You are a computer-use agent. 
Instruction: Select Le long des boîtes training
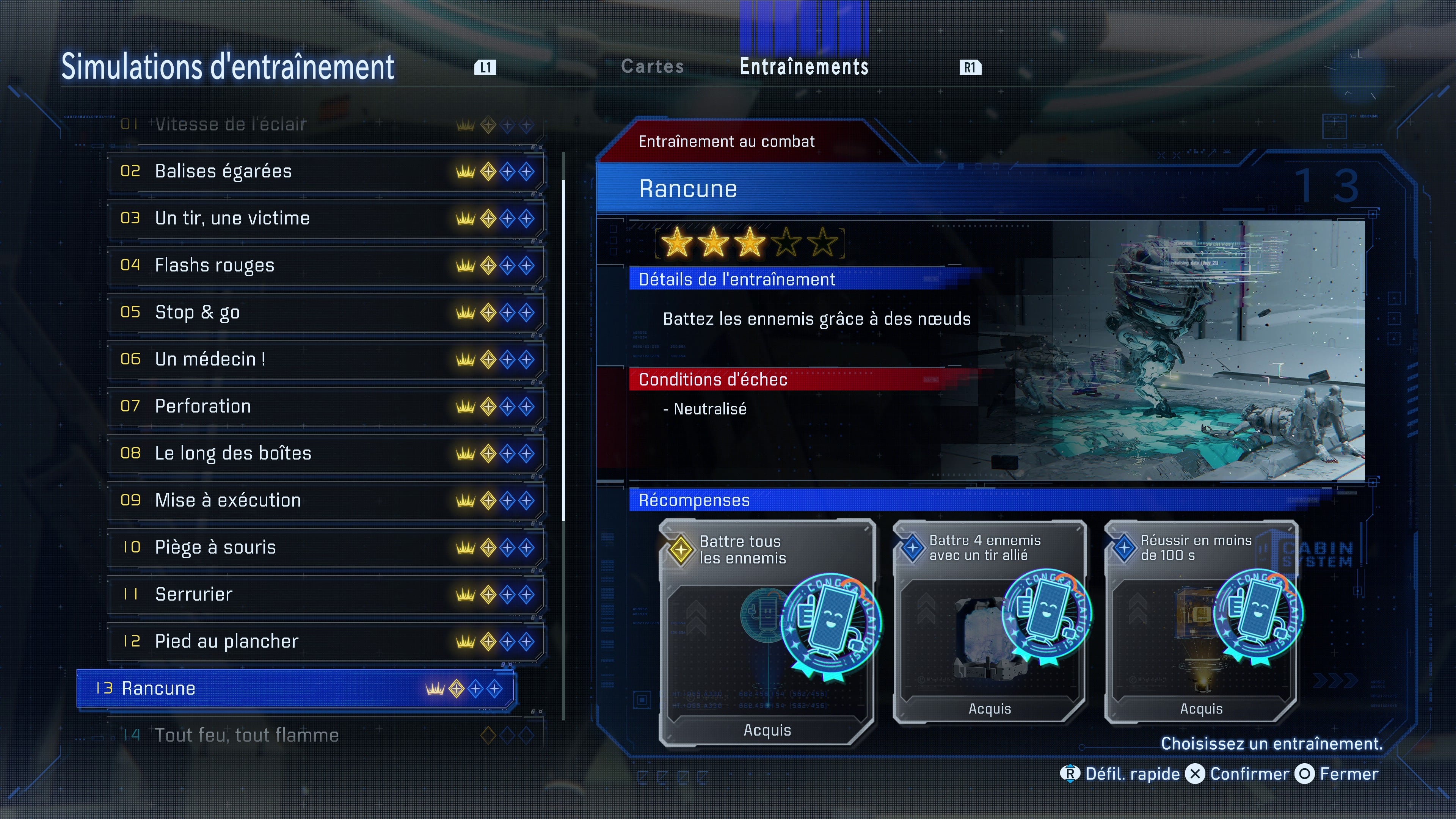point(325,453)
